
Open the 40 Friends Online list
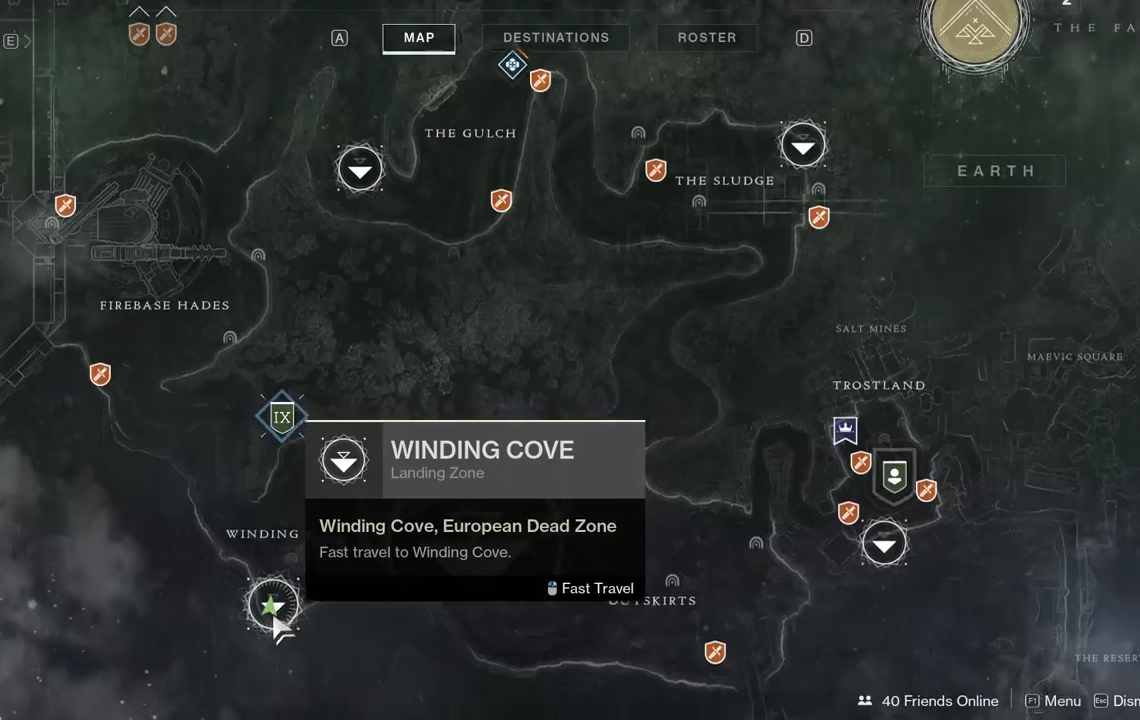[x=928, y=701]
